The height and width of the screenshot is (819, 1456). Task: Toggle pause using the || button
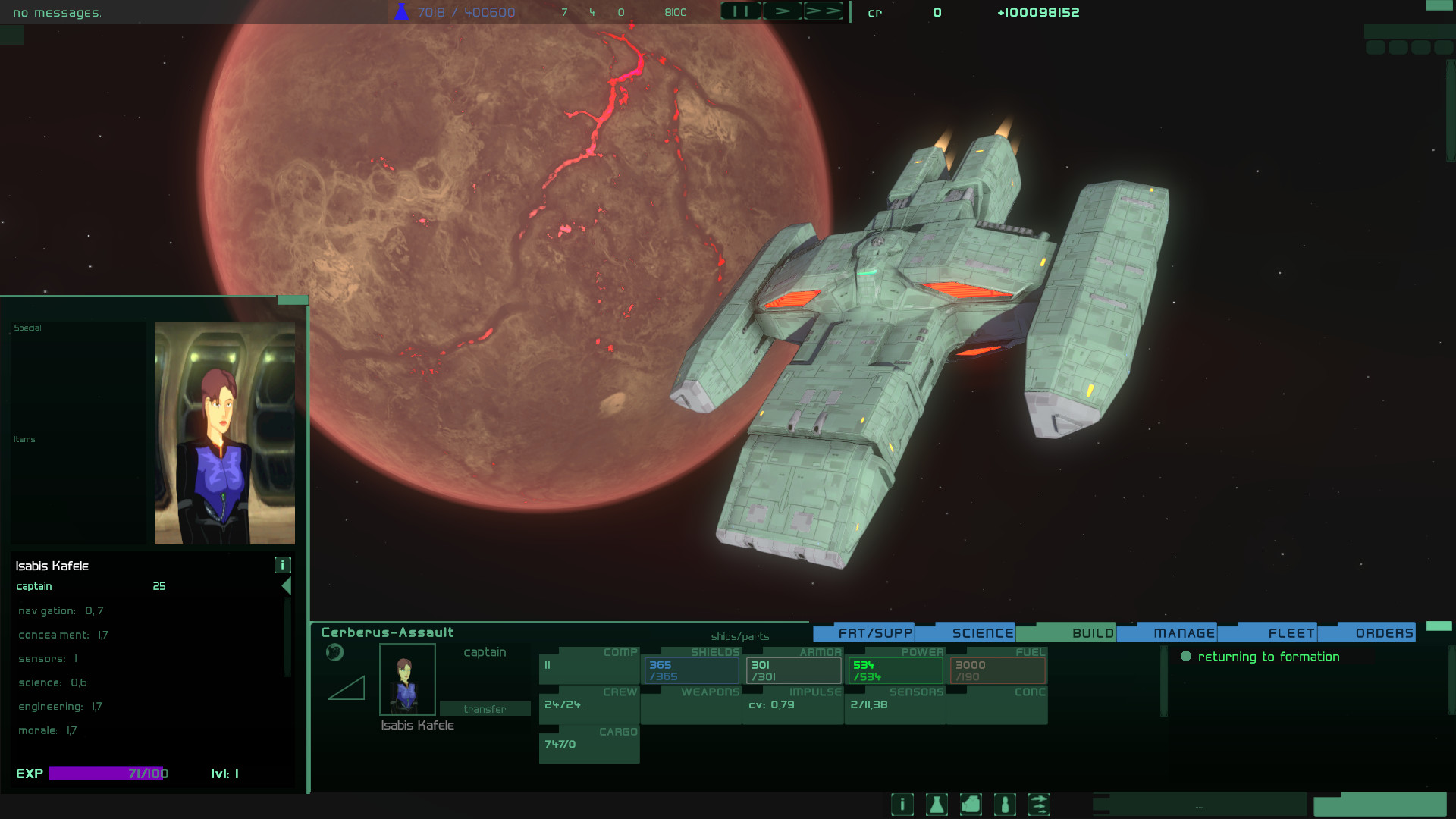tap(741, 11)
